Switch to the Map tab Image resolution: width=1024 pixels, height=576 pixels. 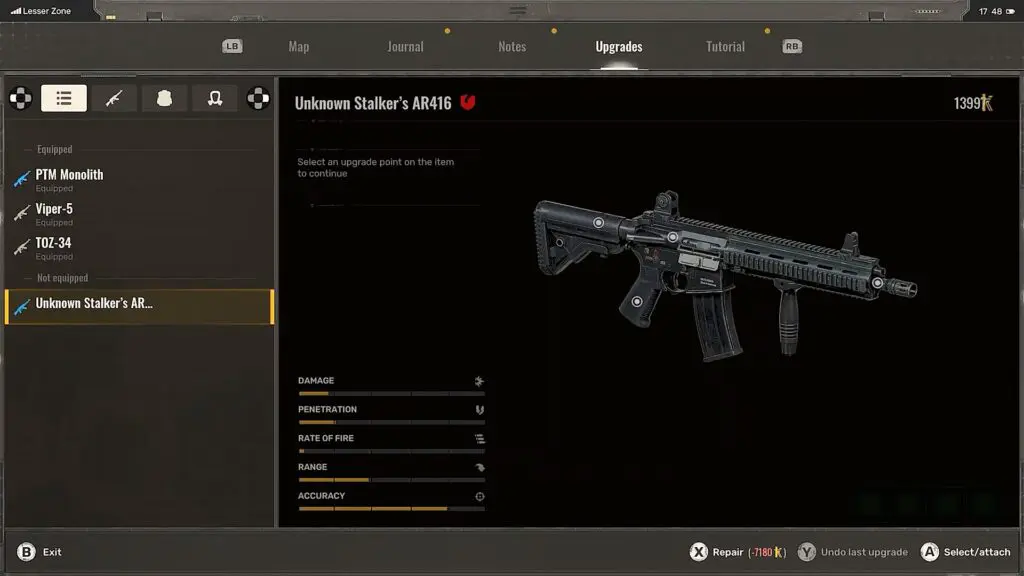298,47
